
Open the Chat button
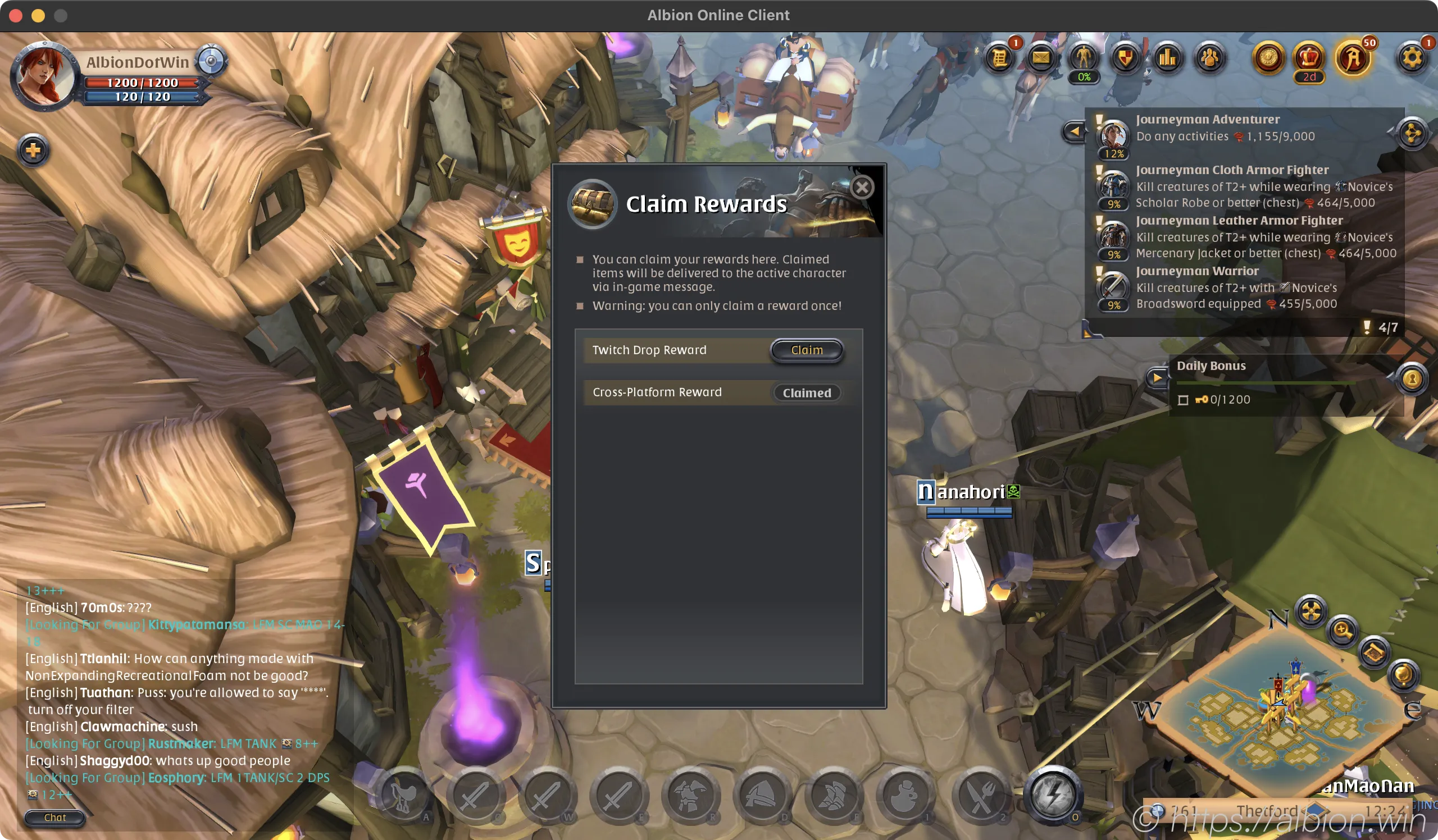tap(55, 817)
